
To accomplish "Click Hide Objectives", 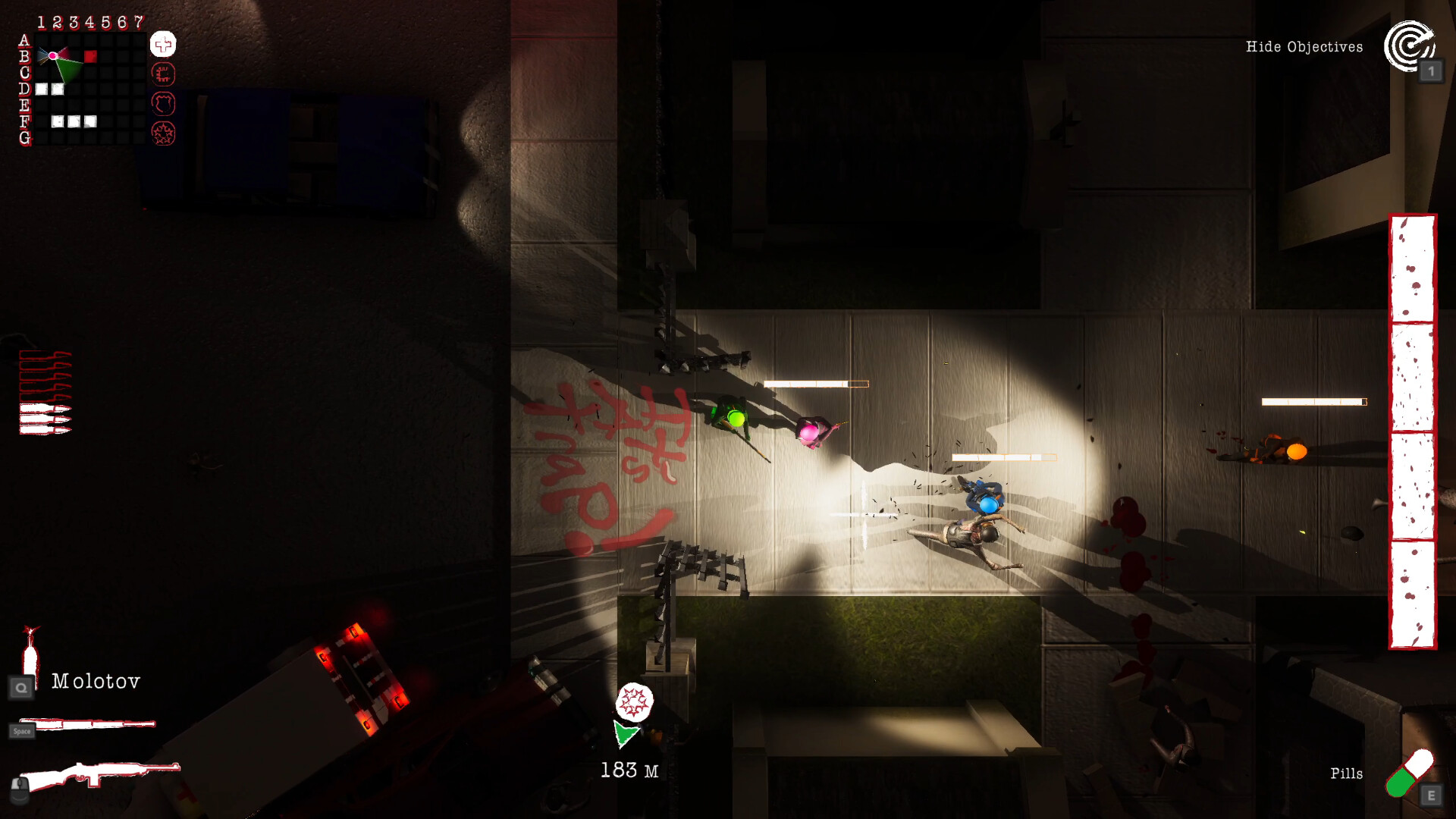I will [x=1304, y=46].
